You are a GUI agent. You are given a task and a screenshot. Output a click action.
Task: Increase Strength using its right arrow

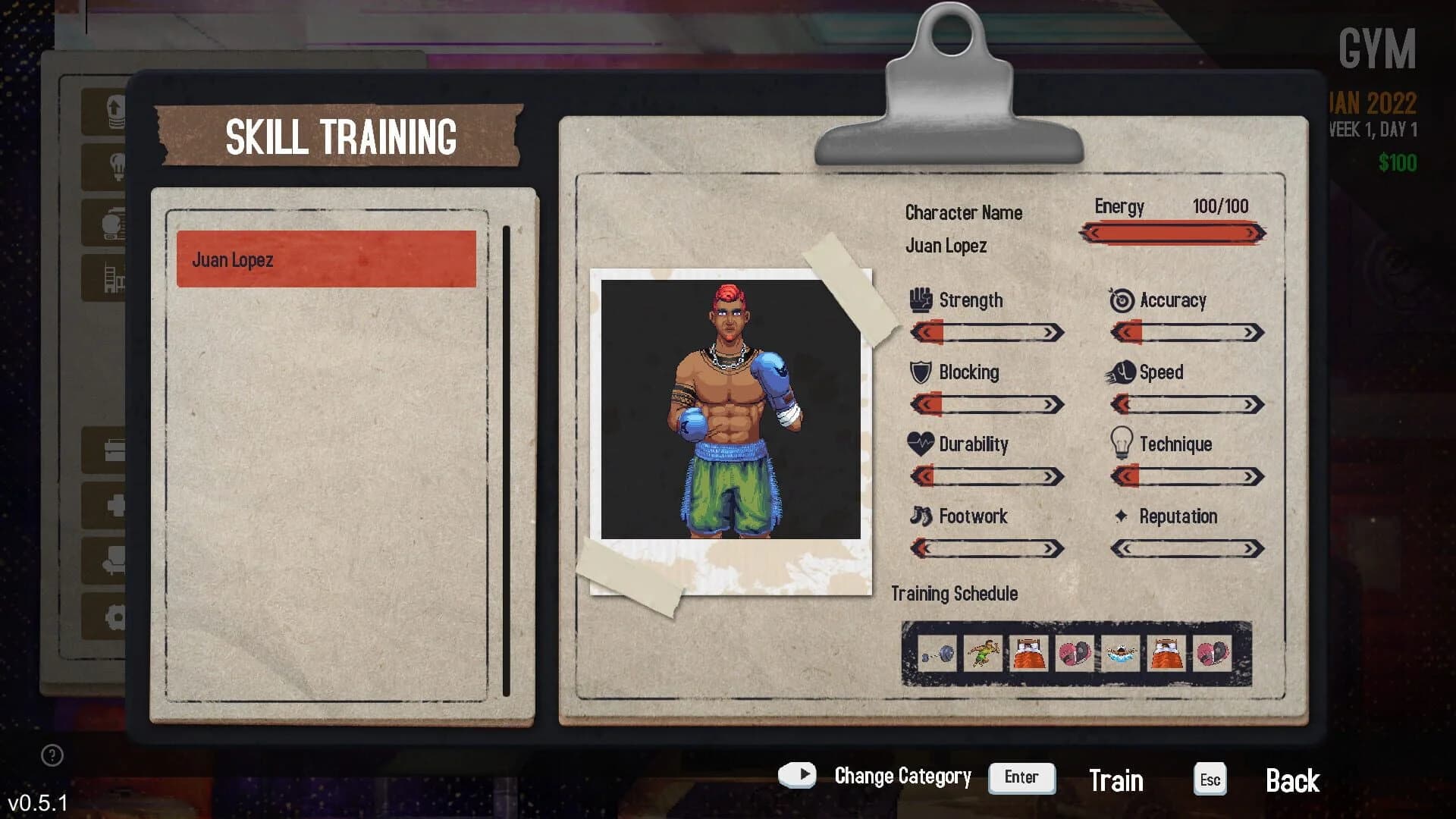[x=1047, y=332]
